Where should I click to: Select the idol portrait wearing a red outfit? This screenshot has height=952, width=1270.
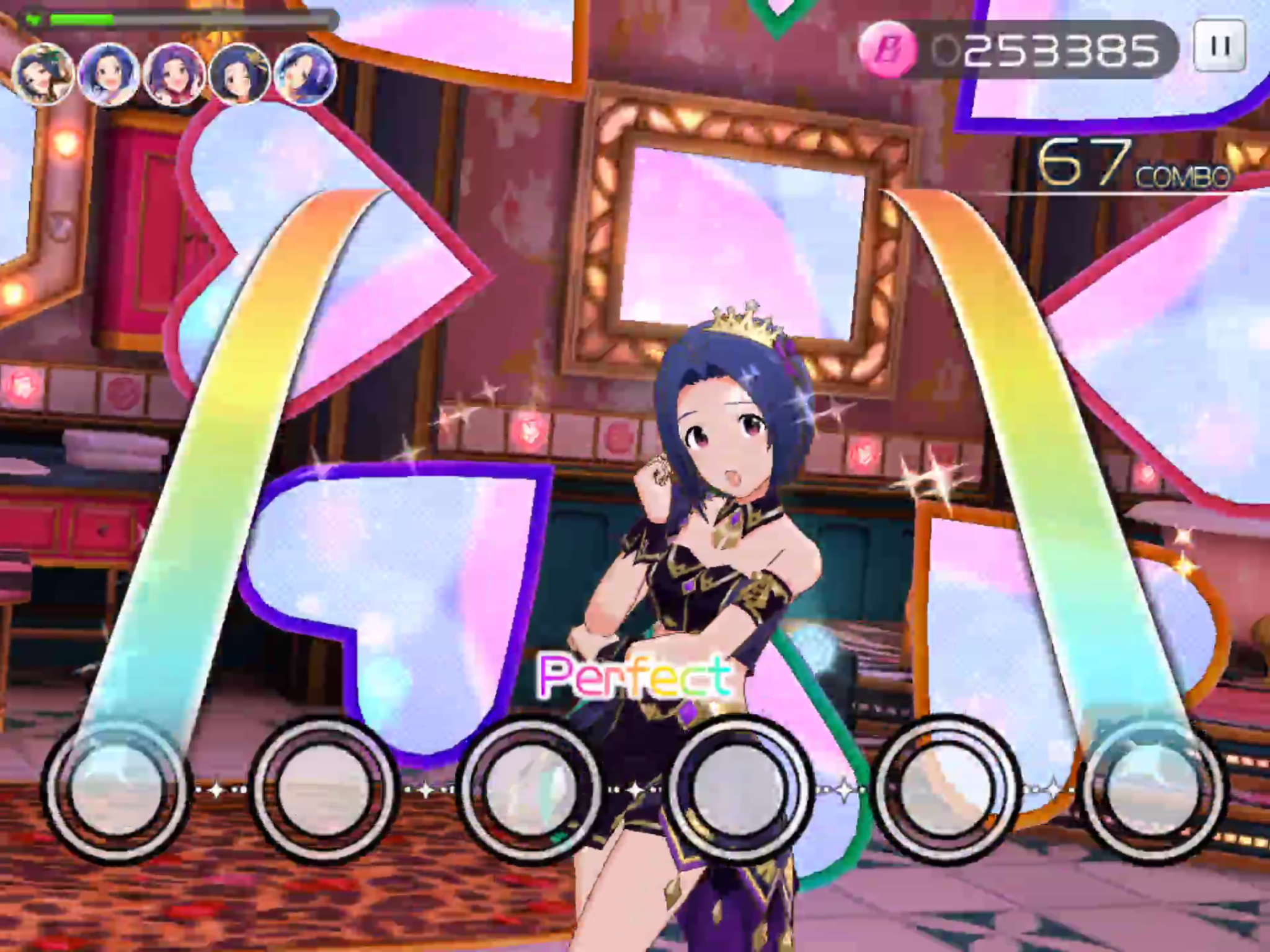(x=174, y=75)
